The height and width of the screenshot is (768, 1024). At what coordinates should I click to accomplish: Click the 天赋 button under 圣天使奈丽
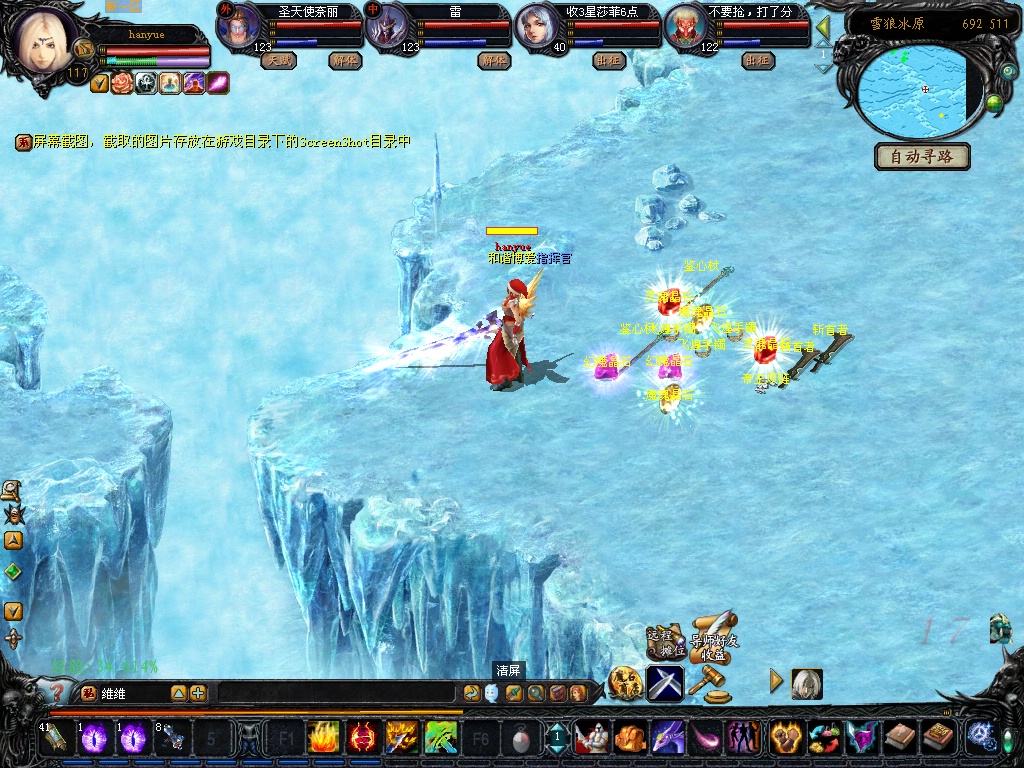coord(277,60)
